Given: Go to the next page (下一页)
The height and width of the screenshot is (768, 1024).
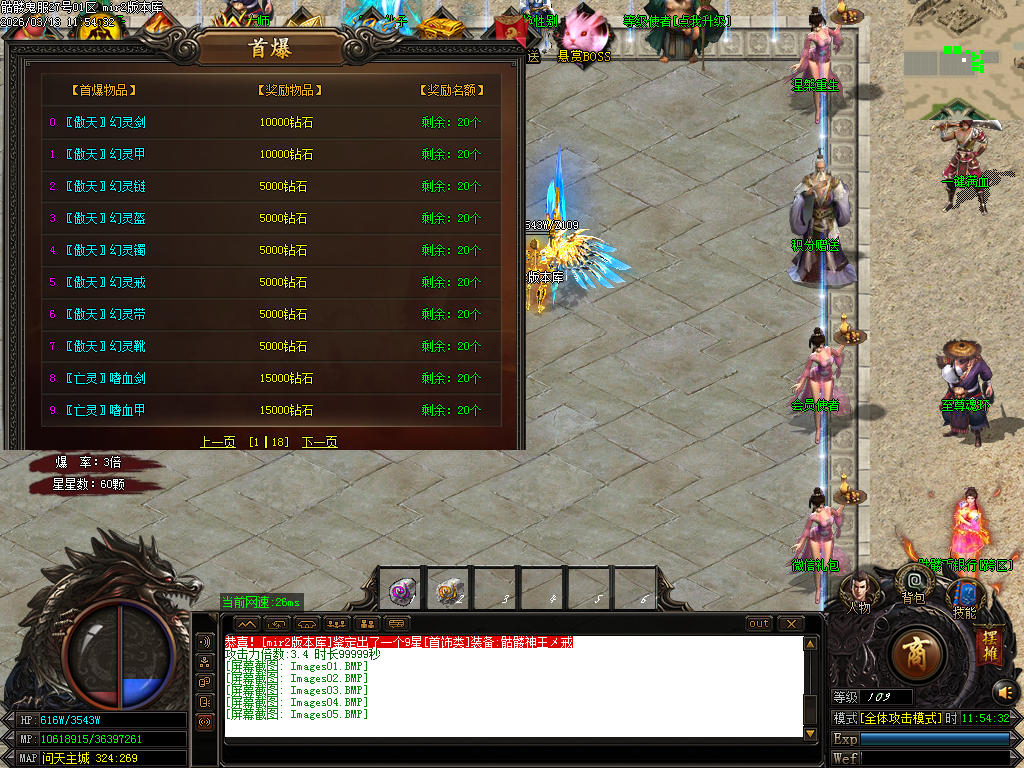Looking at the screenshot, I should coord(320,442).
